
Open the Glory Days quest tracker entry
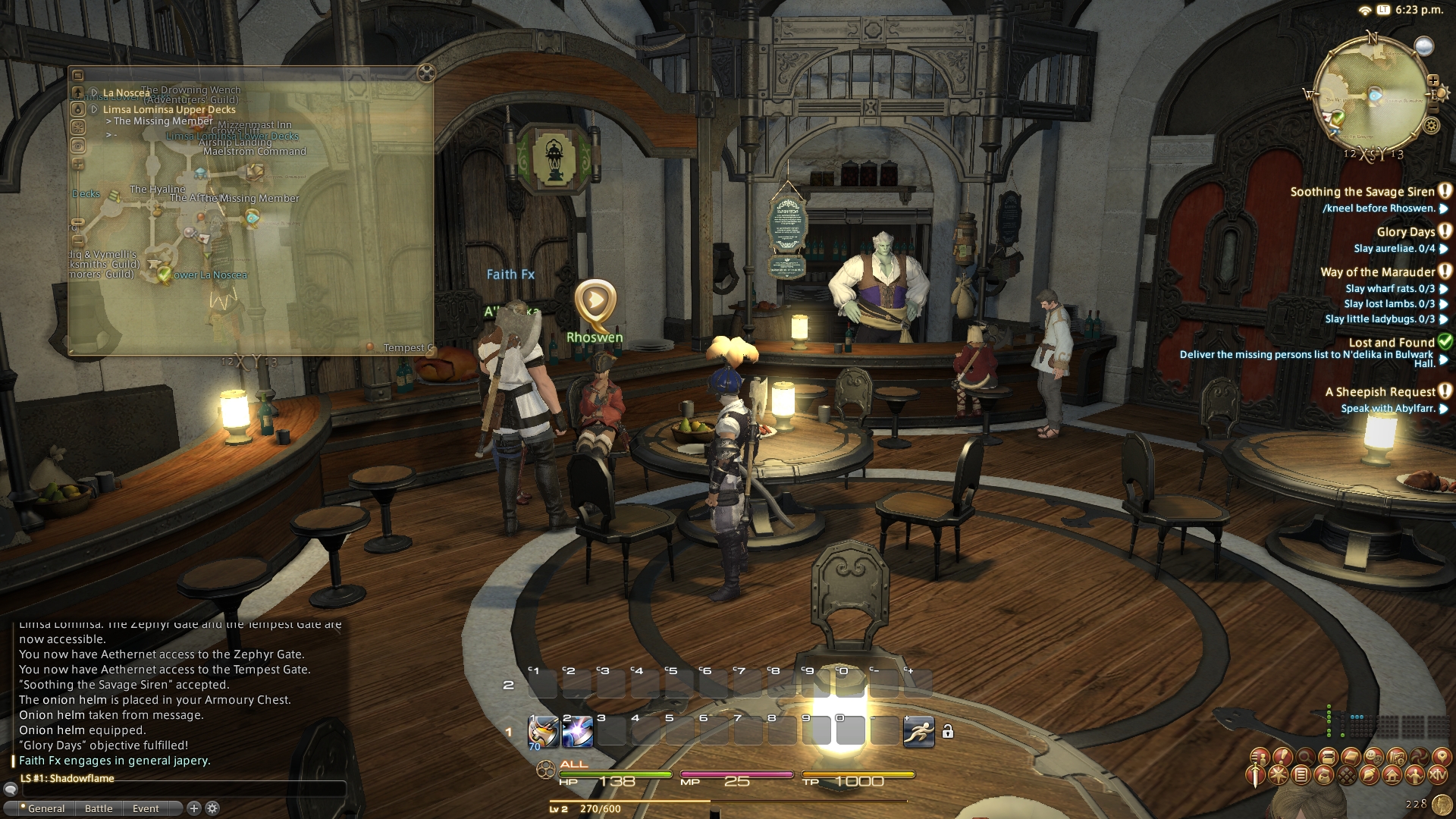pos(1405,232)
